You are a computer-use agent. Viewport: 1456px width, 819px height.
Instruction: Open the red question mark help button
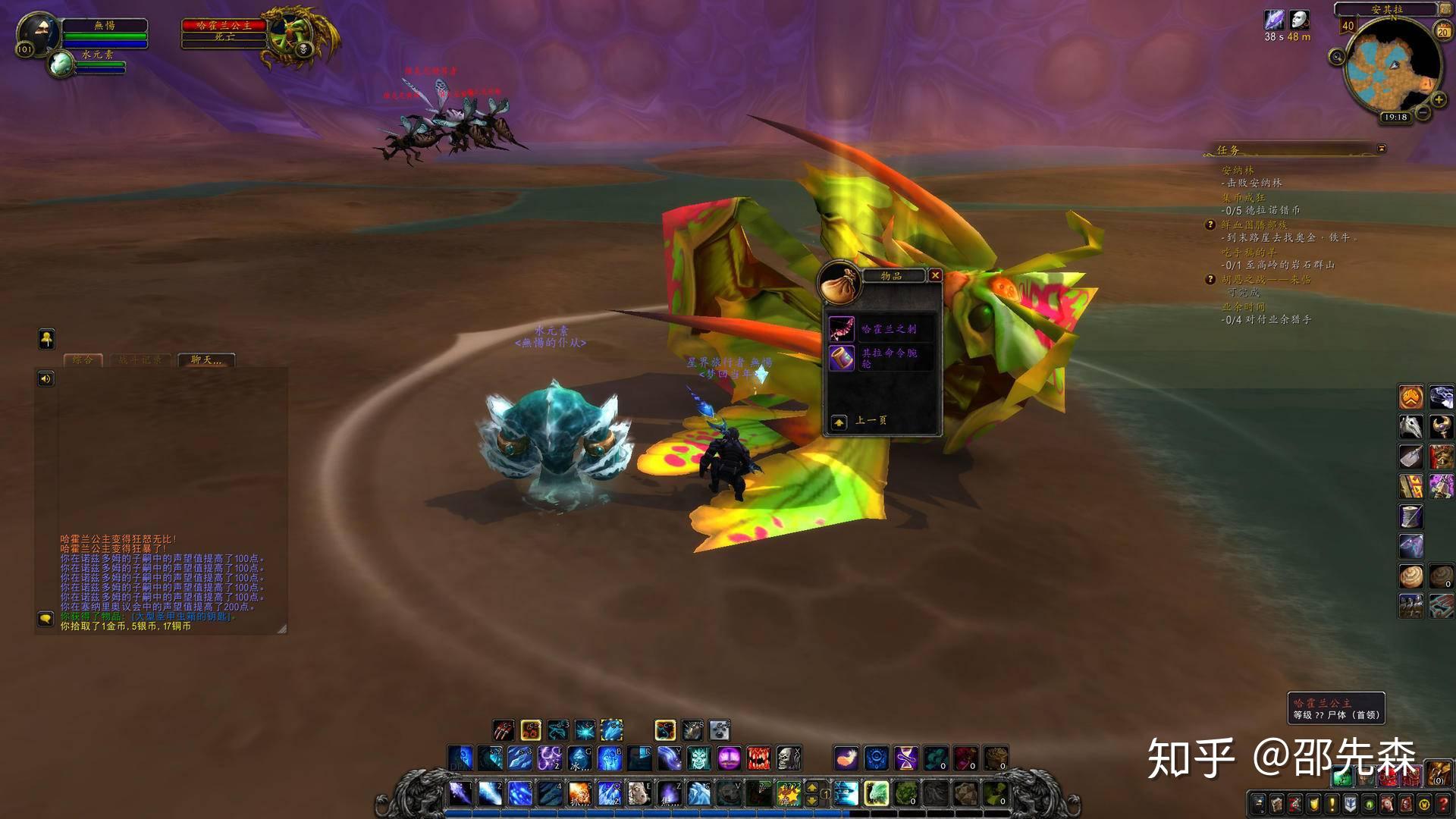tap(1442, 804)
